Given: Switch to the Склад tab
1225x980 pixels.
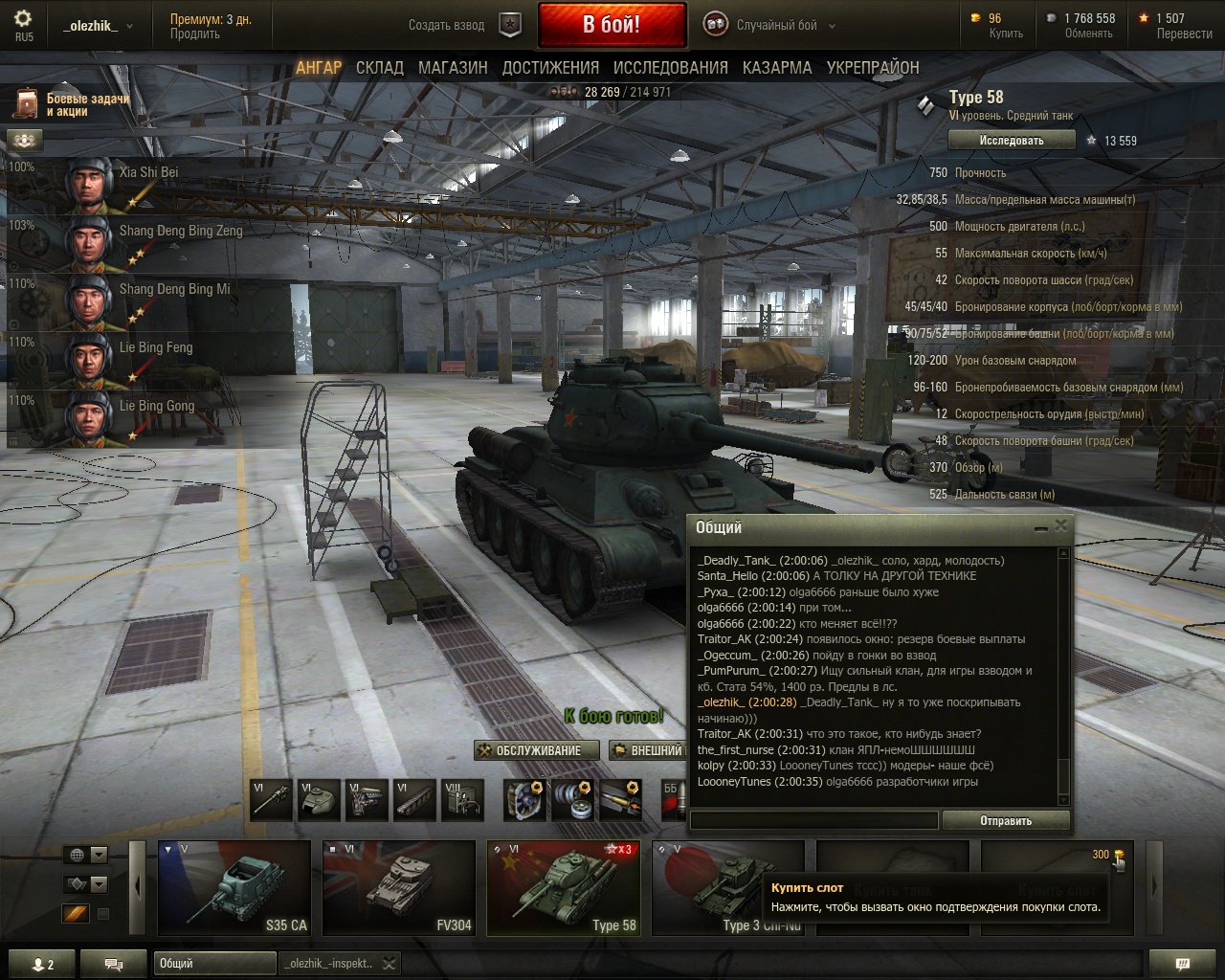Looking at the screenshot, I should (x=379, y=68).
